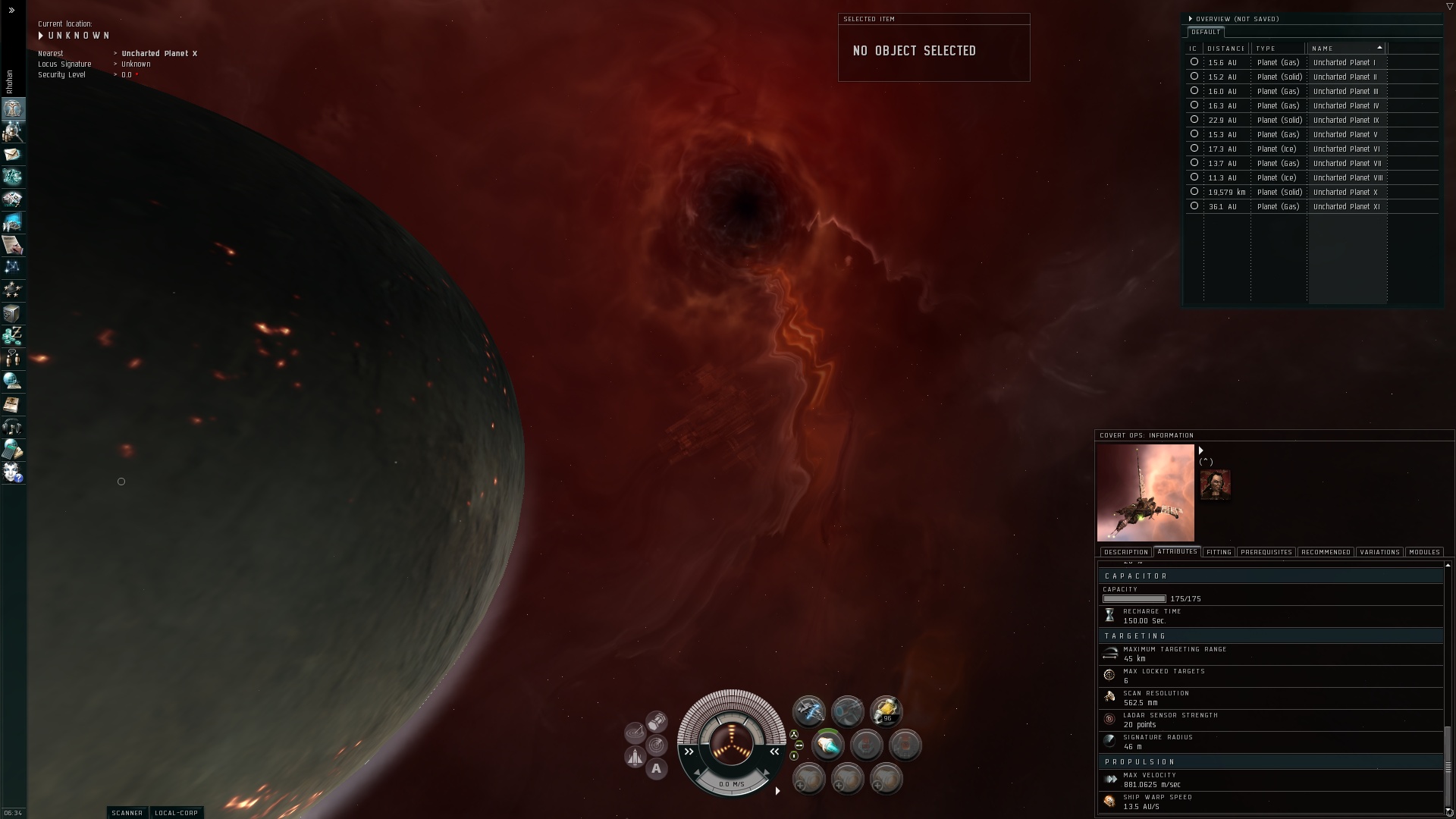
Task: Open the Fitting tab
Action: coord(1219,552)
